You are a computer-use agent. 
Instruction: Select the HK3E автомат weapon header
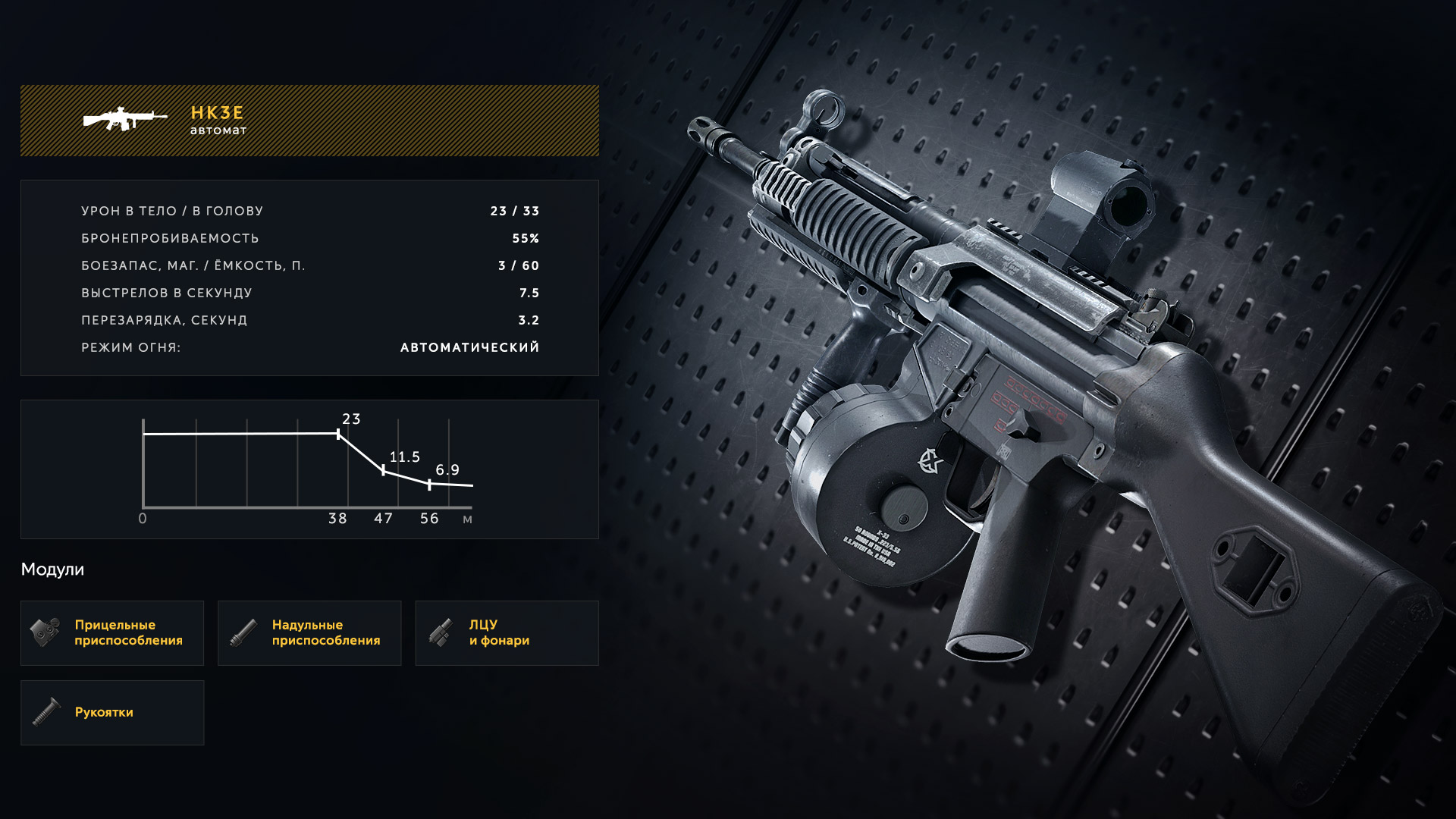click(309, 121)
